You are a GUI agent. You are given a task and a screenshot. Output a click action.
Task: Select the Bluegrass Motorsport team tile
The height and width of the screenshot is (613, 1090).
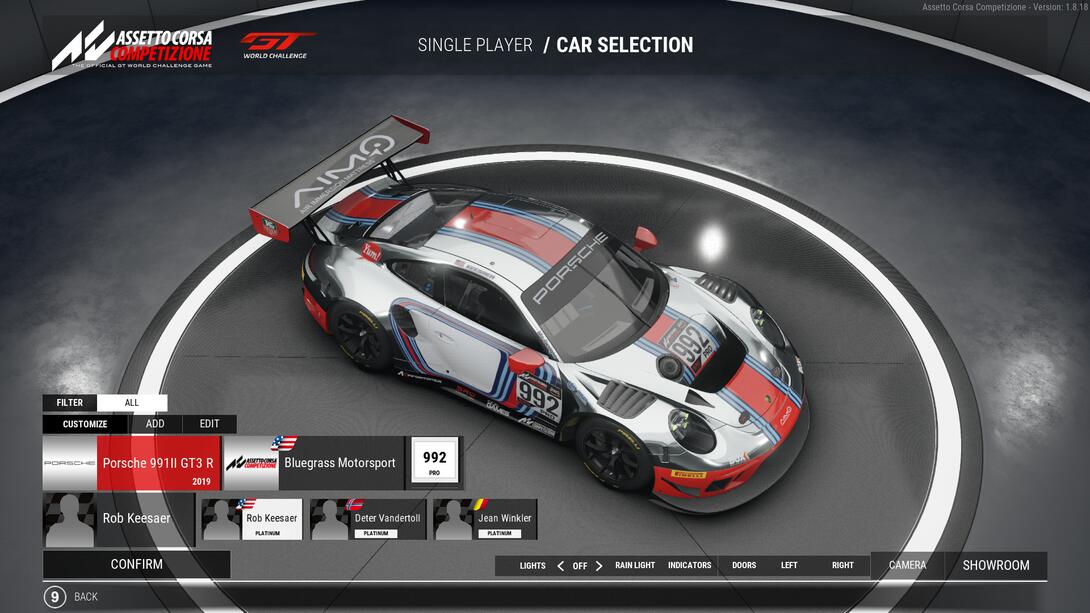(313, 463)
